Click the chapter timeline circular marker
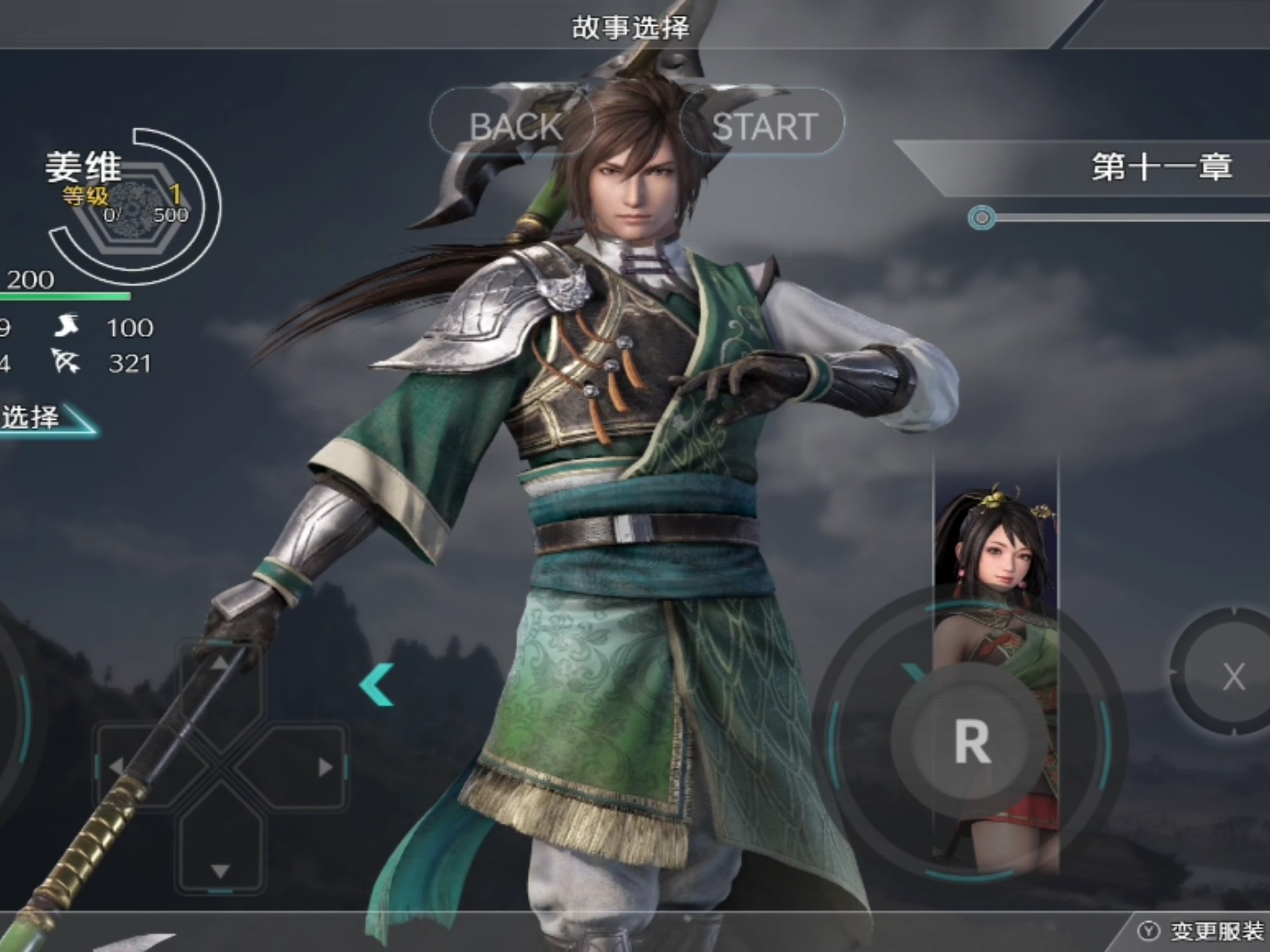Viewport: 1270px width, 952px height. 982,218
